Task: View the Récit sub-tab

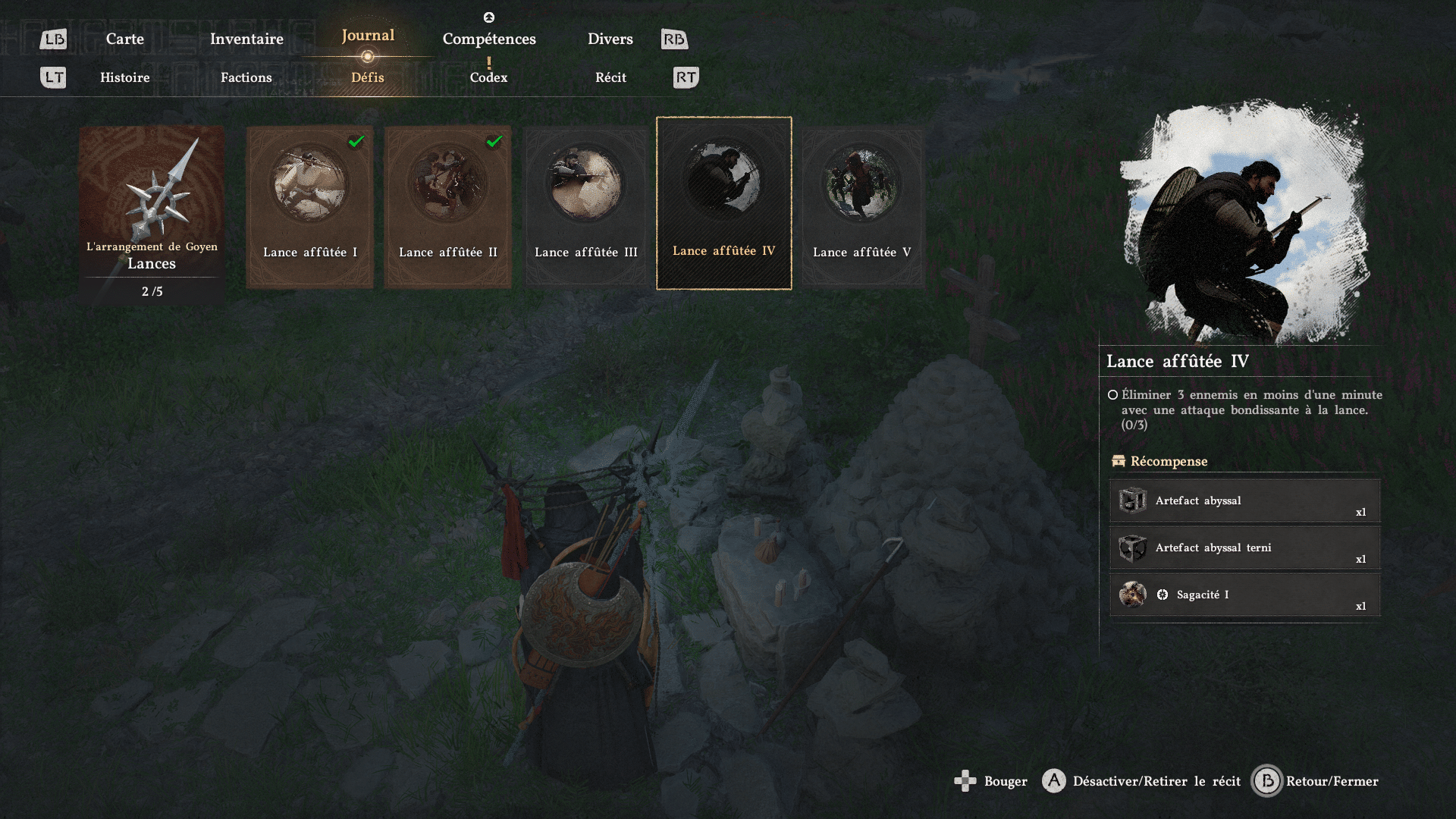Action: pos(610,77)
